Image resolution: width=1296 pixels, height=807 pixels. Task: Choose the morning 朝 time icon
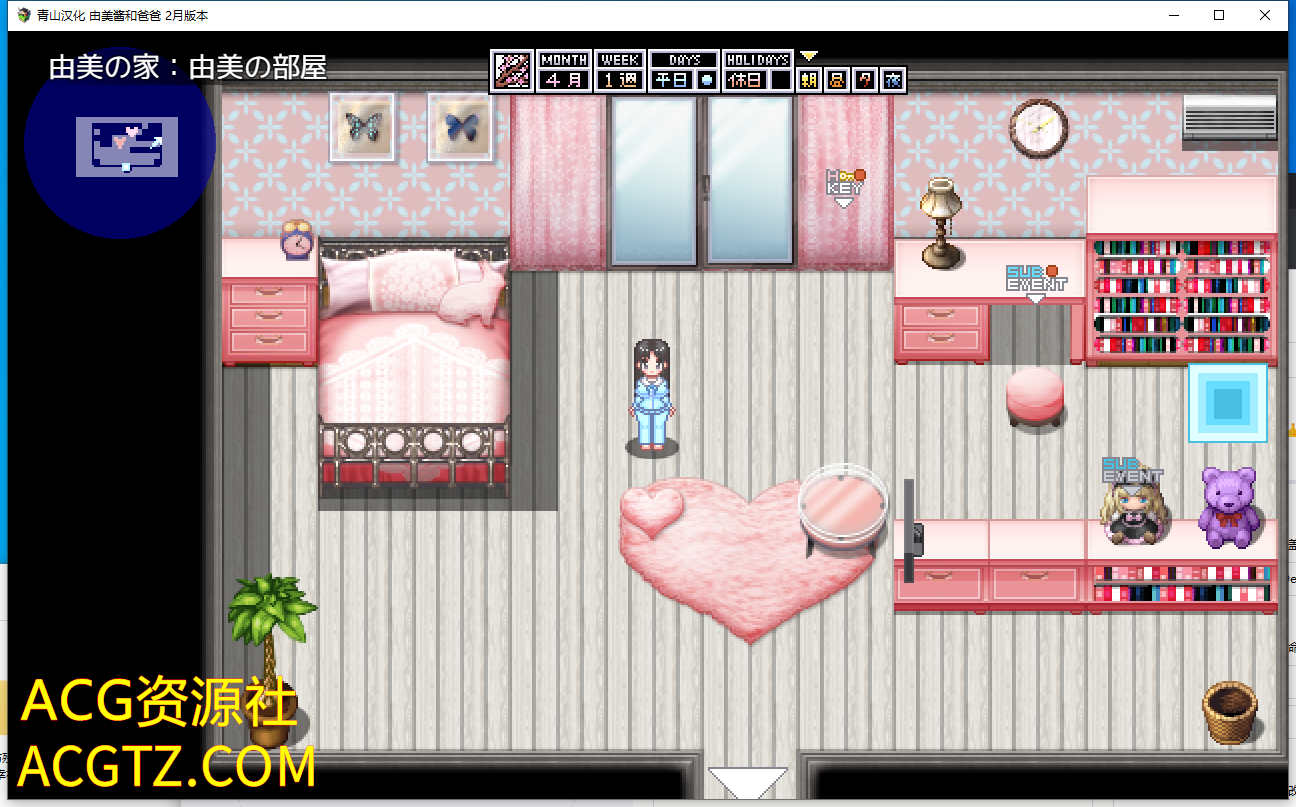(809, 80)
